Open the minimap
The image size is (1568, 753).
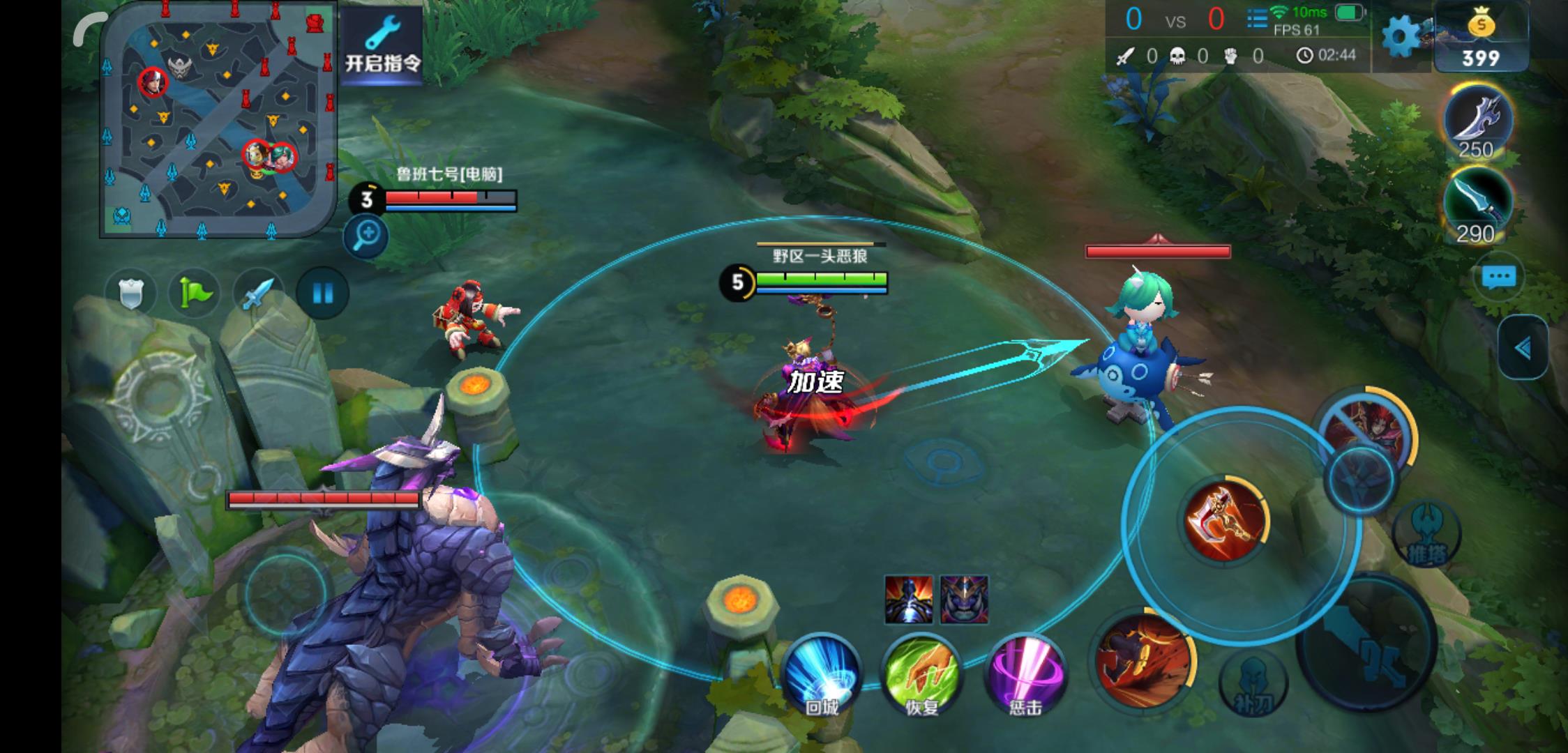click(219, 120)
